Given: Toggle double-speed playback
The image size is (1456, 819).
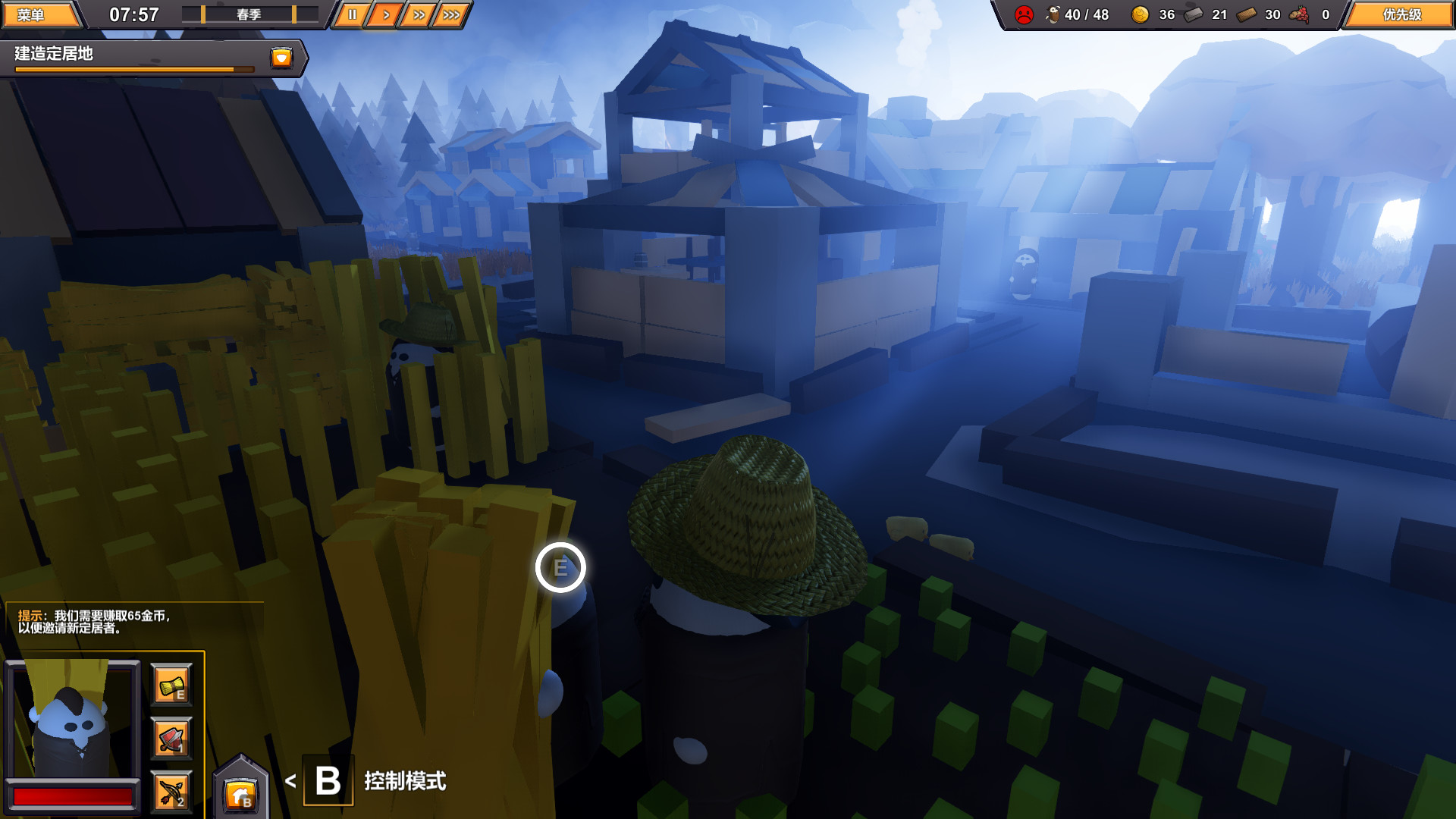Looking at the screenshot, I should (418, 13).
